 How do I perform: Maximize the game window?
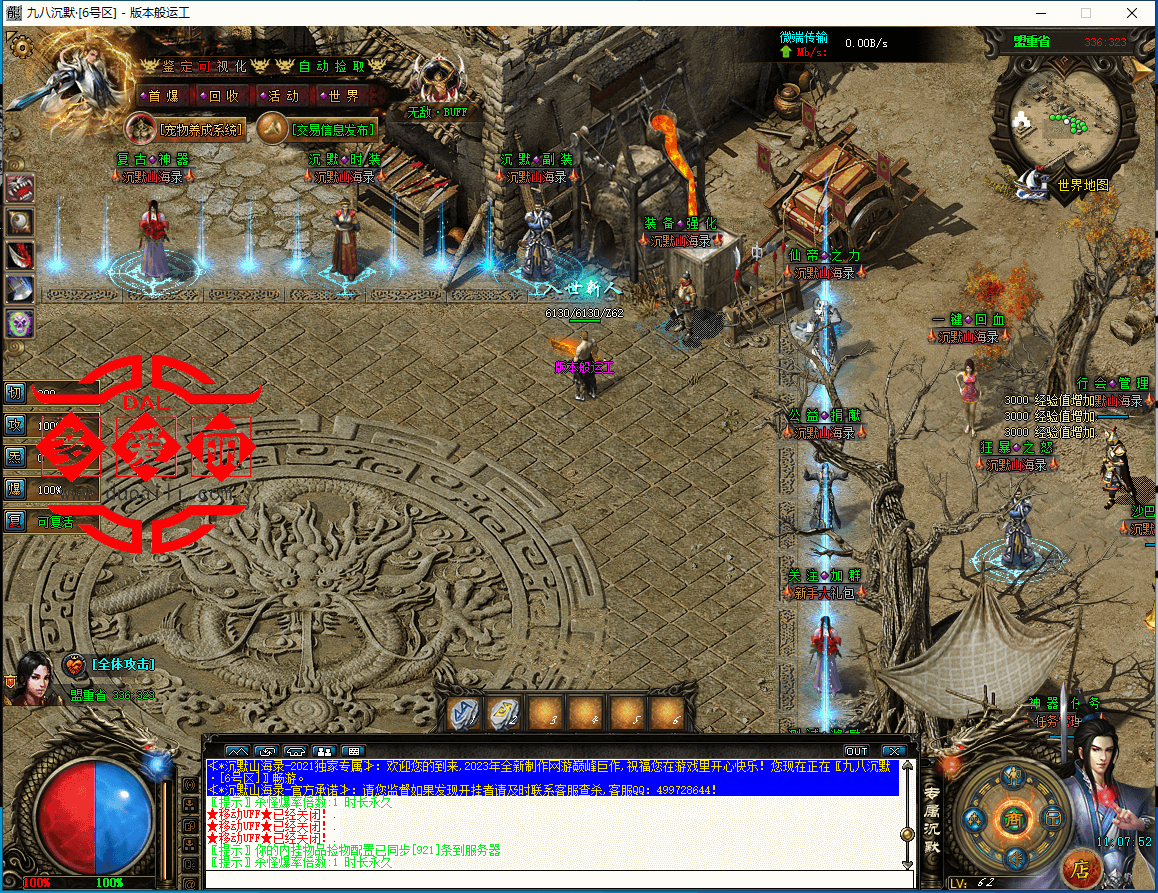tap(1086, 13)
